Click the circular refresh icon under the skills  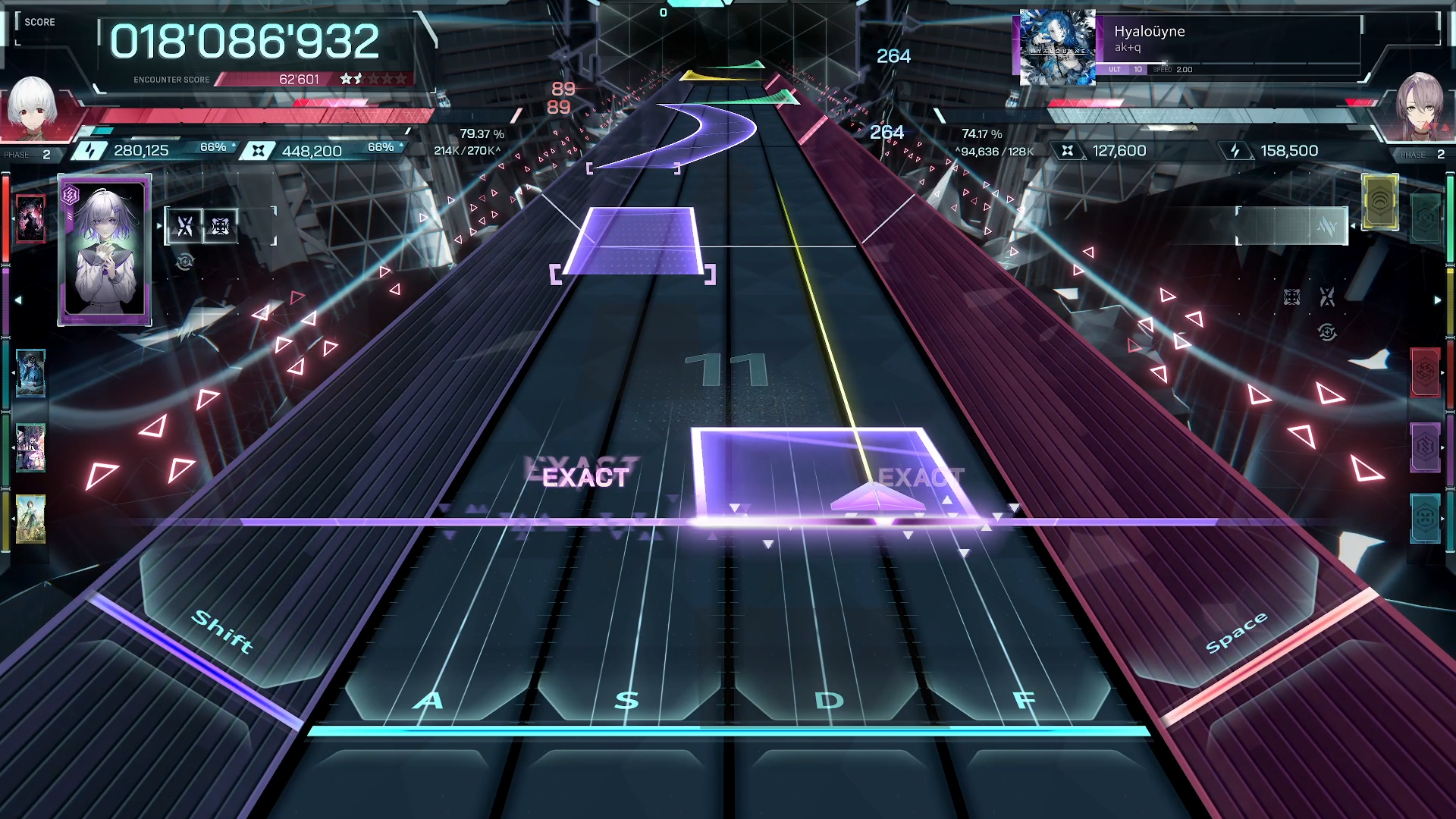[x=185, y=262]
